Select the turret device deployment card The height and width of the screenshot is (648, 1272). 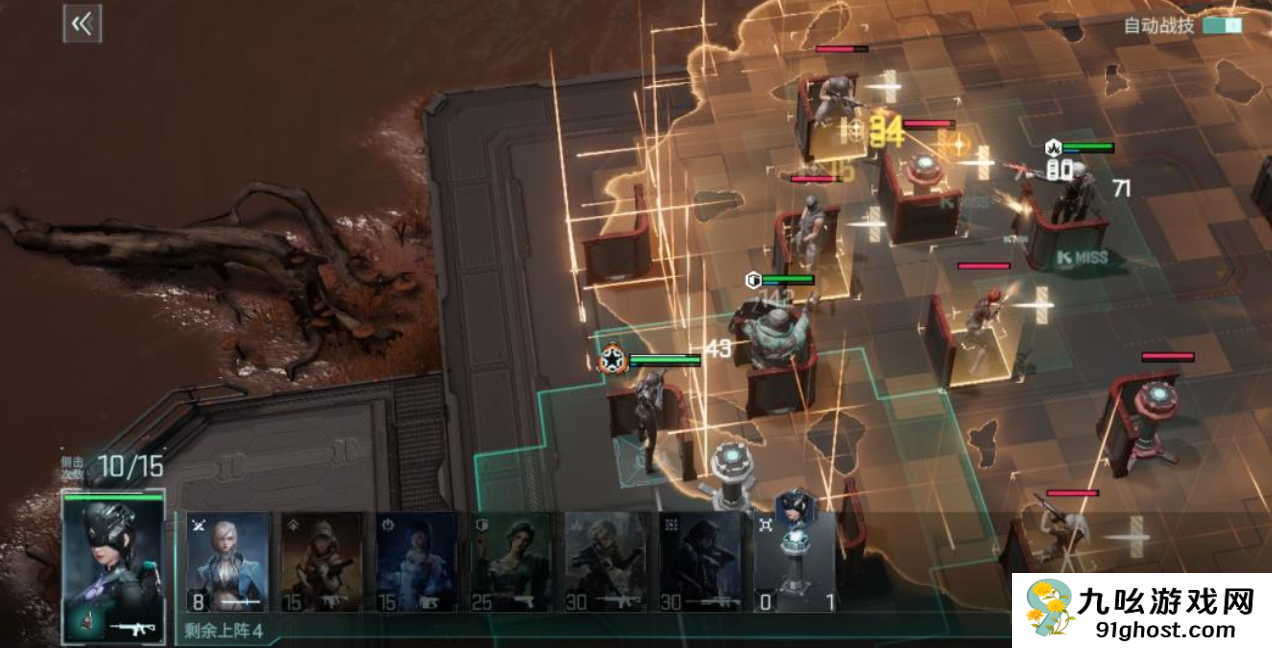coord(794,561)
